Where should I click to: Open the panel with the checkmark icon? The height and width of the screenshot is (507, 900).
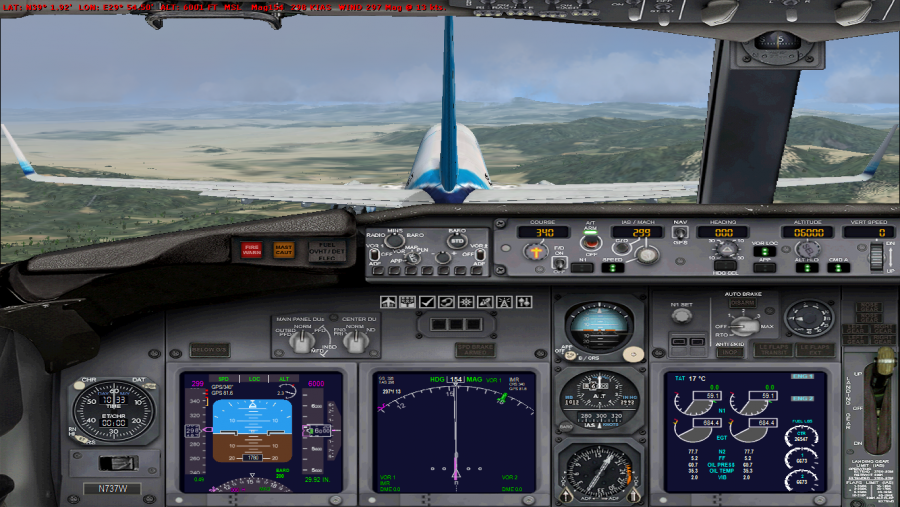point(427,301)
